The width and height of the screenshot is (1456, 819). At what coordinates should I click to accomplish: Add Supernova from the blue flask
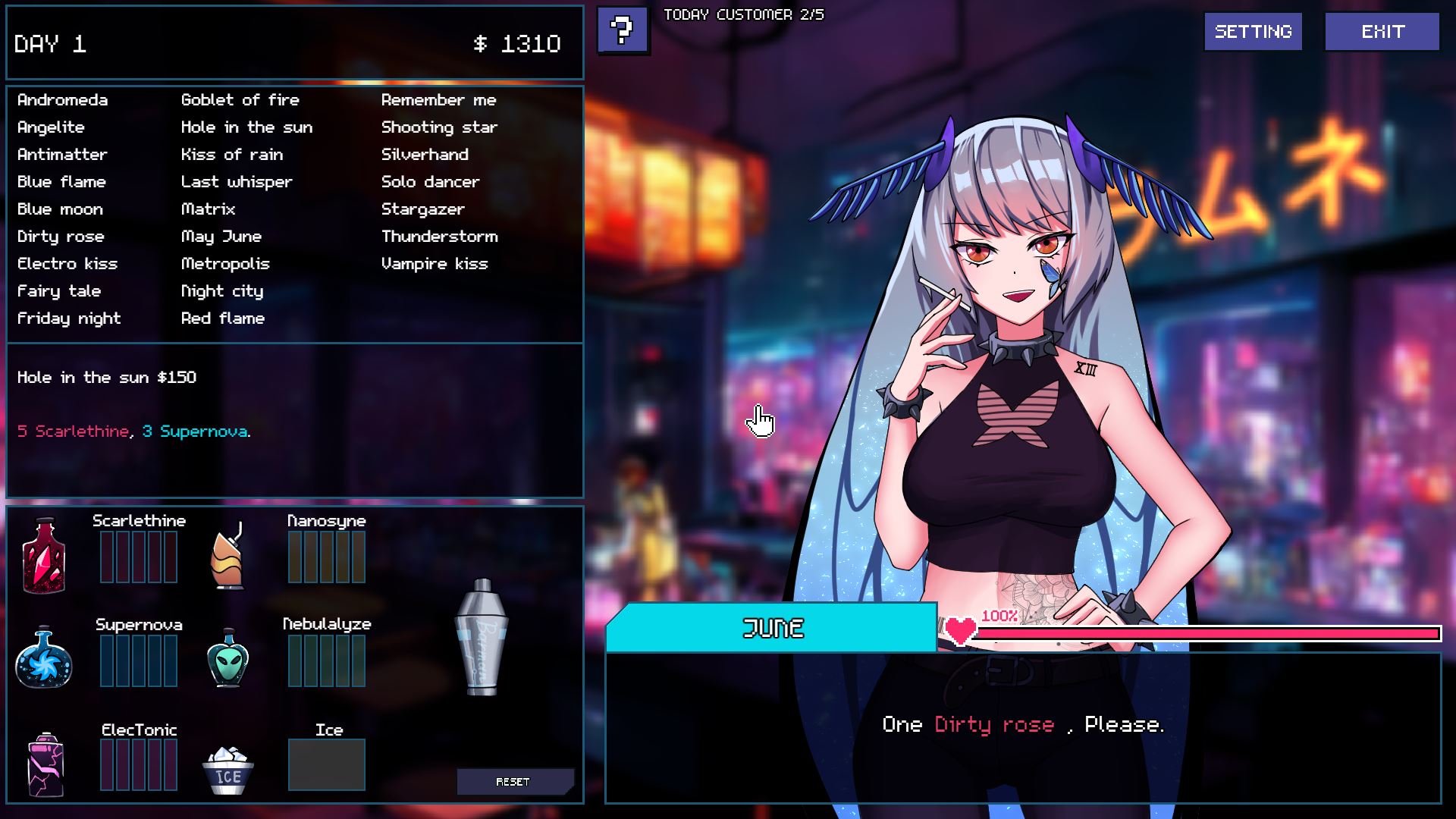coord(44,658)
